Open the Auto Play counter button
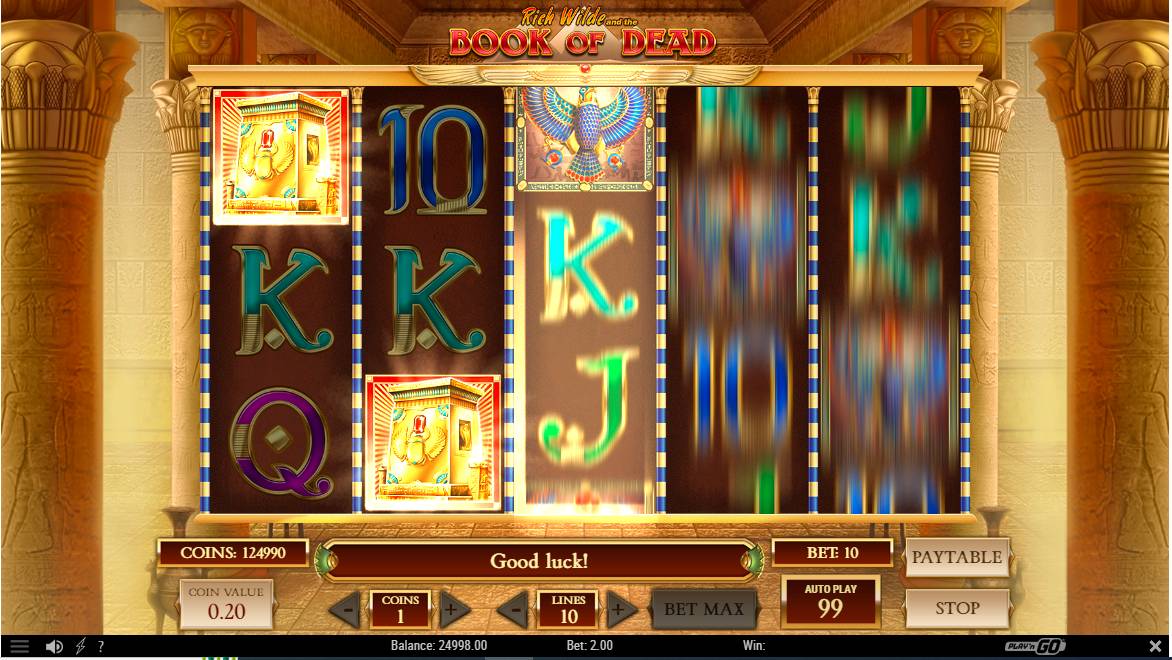1172x660 pixels. click(x=830, y=603)
